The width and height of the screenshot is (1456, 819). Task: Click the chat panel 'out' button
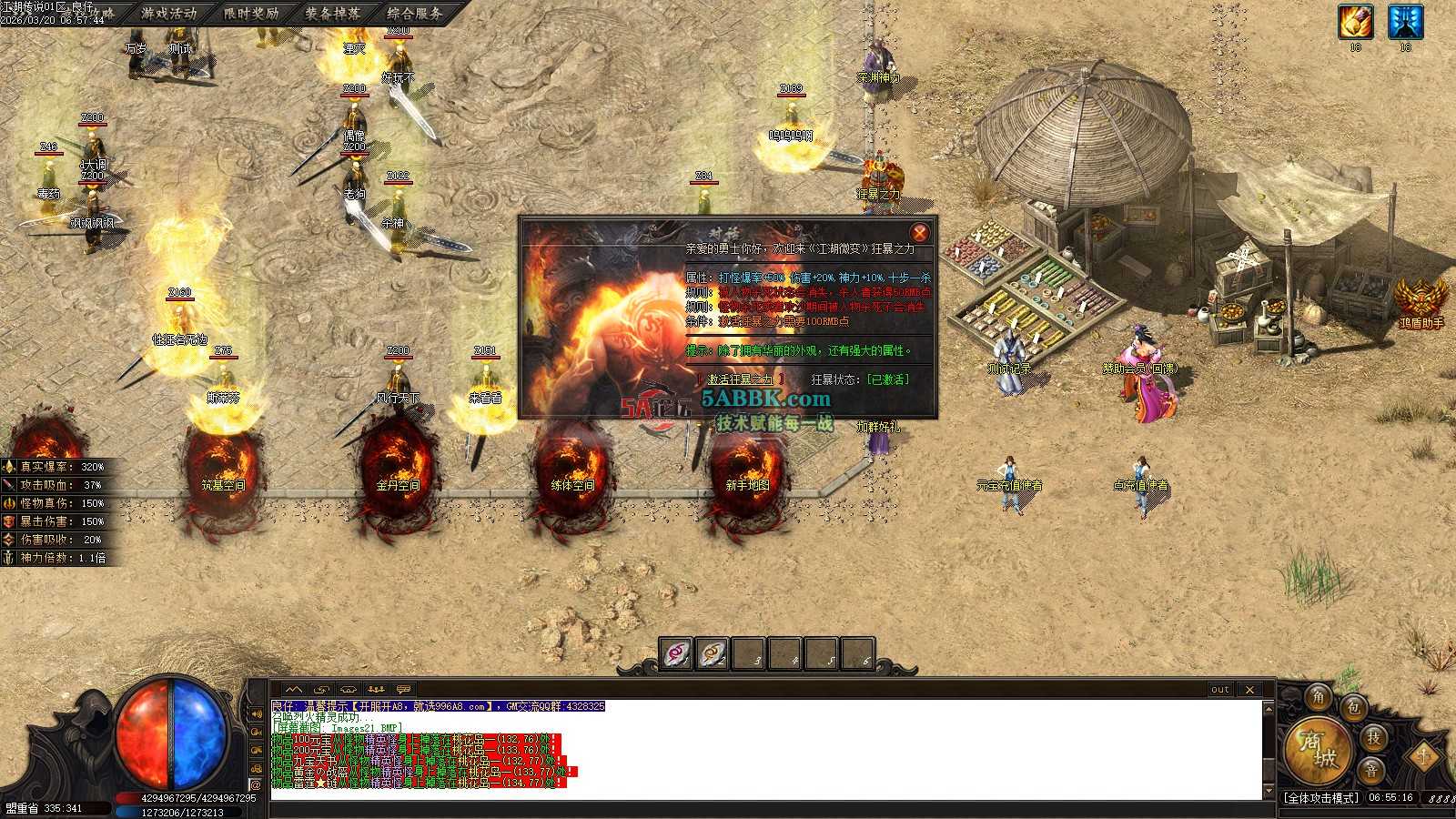point(1219,690)
